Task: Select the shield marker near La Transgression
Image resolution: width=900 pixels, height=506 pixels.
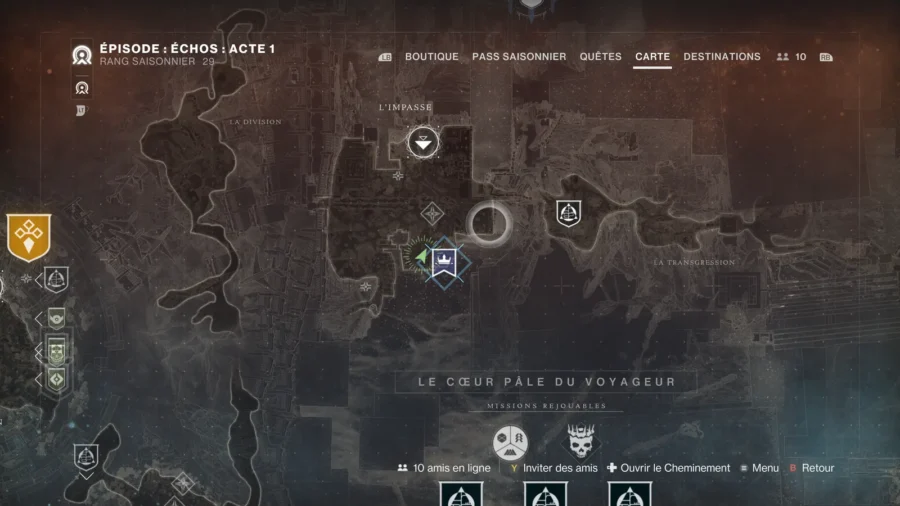Action: point(569,212)
